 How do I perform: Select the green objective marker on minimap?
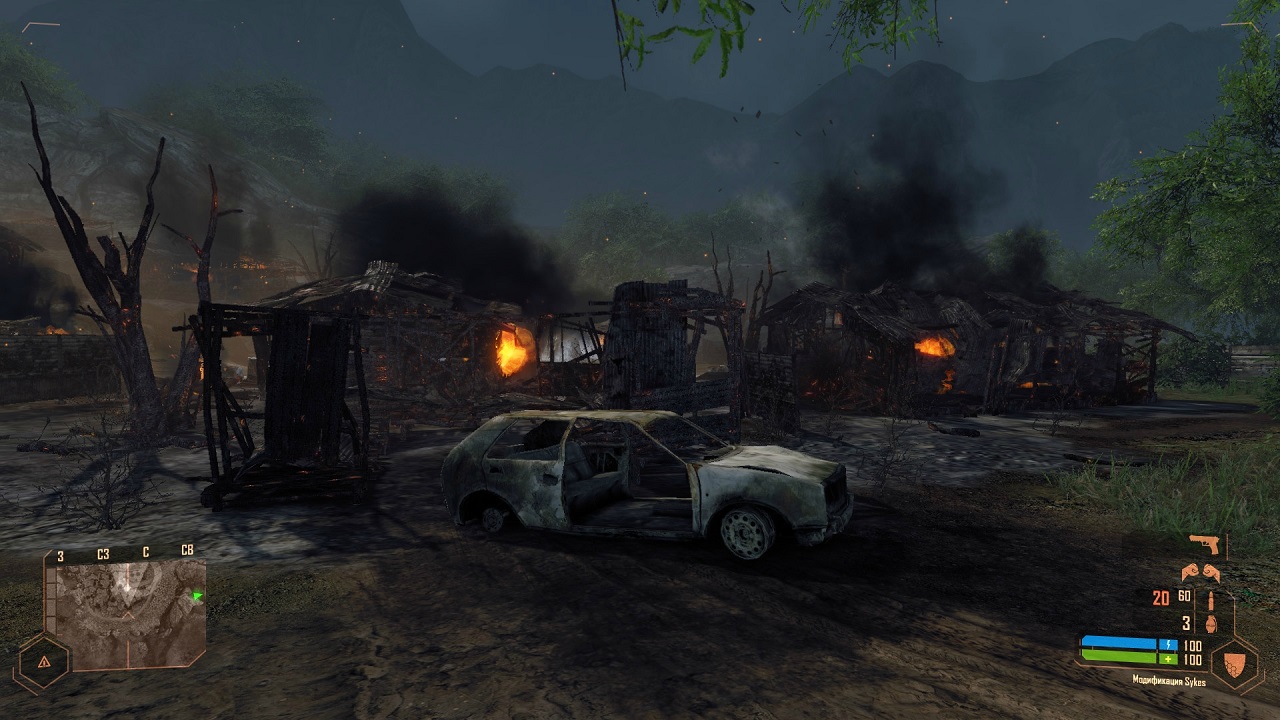pos(197,597)
